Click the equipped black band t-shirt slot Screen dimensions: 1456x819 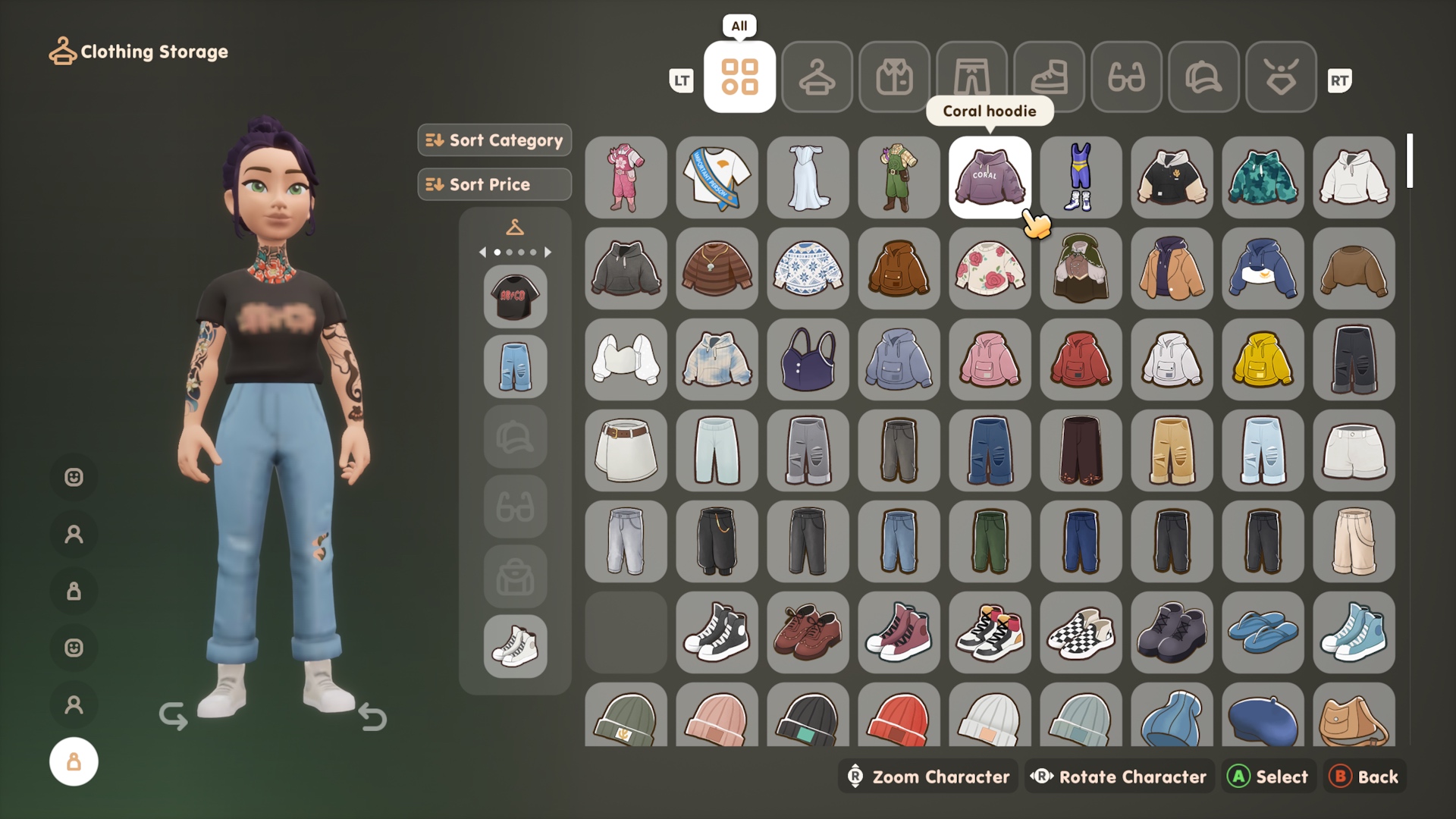(x=515, y=297)
